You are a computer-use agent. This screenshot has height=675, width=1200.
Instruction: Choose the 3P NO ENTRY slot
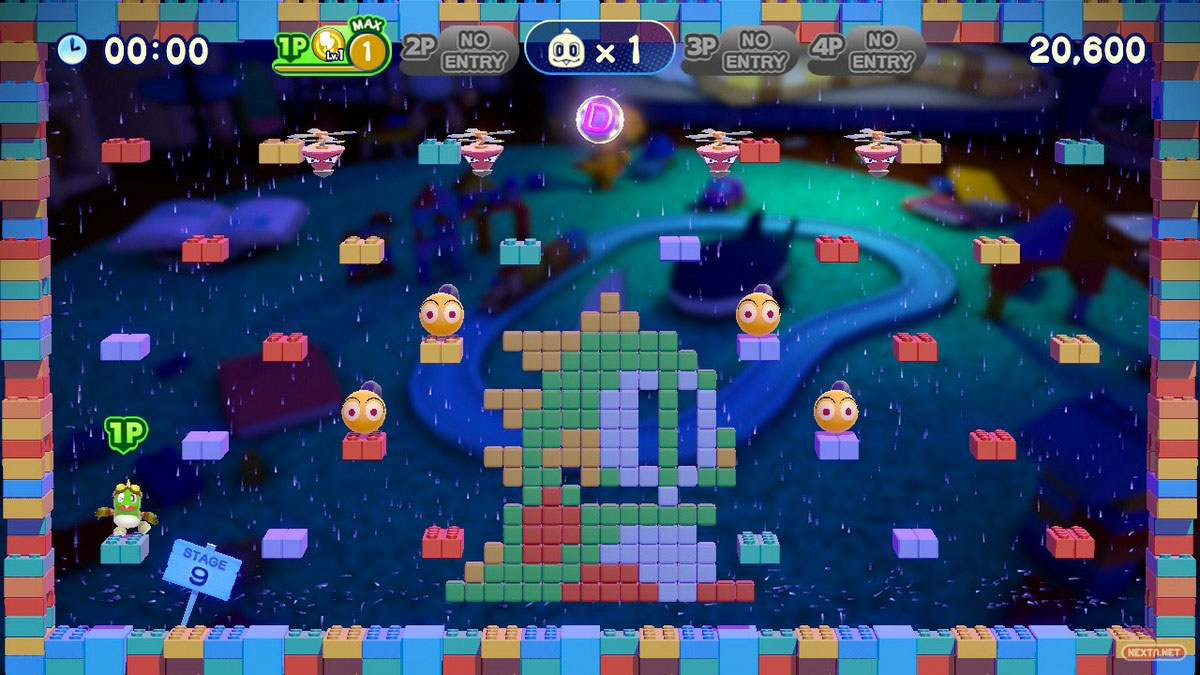(740, 50)
